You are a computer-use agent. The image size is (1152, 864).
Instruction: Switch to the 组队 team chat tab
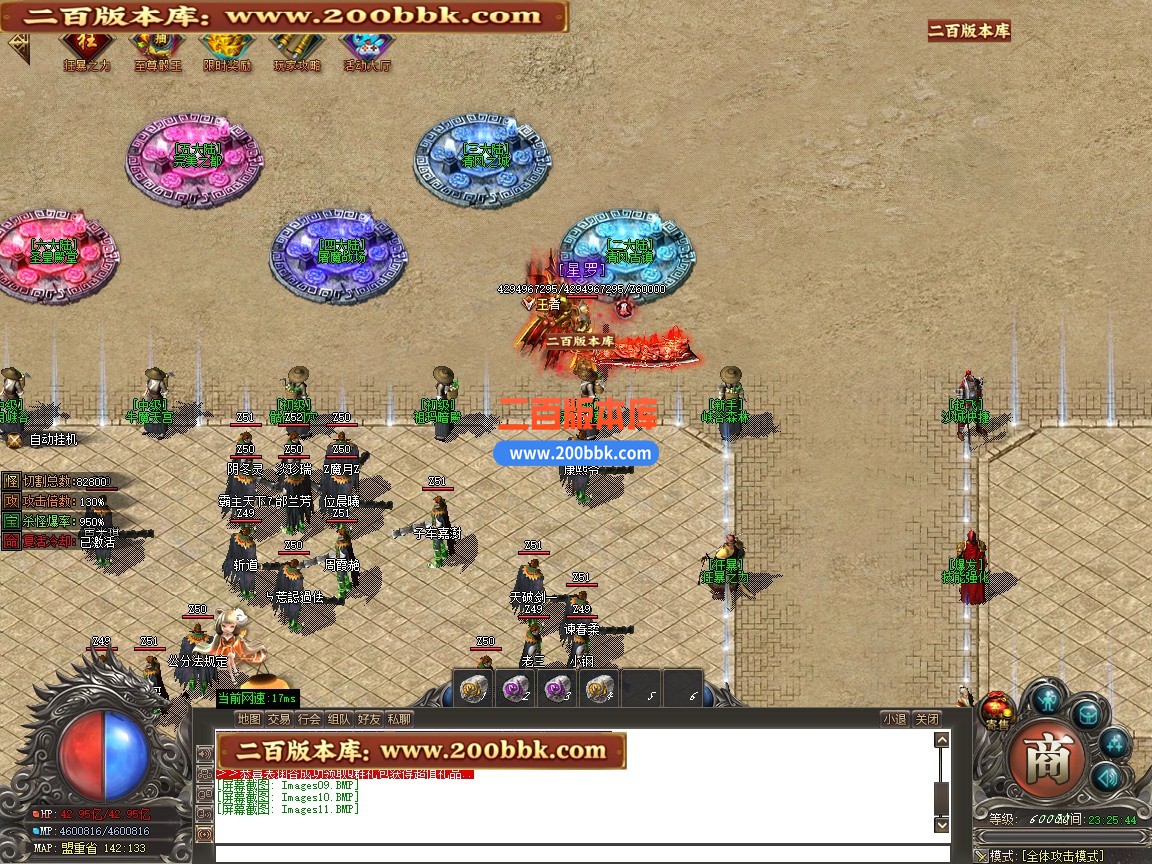point(339,719)
